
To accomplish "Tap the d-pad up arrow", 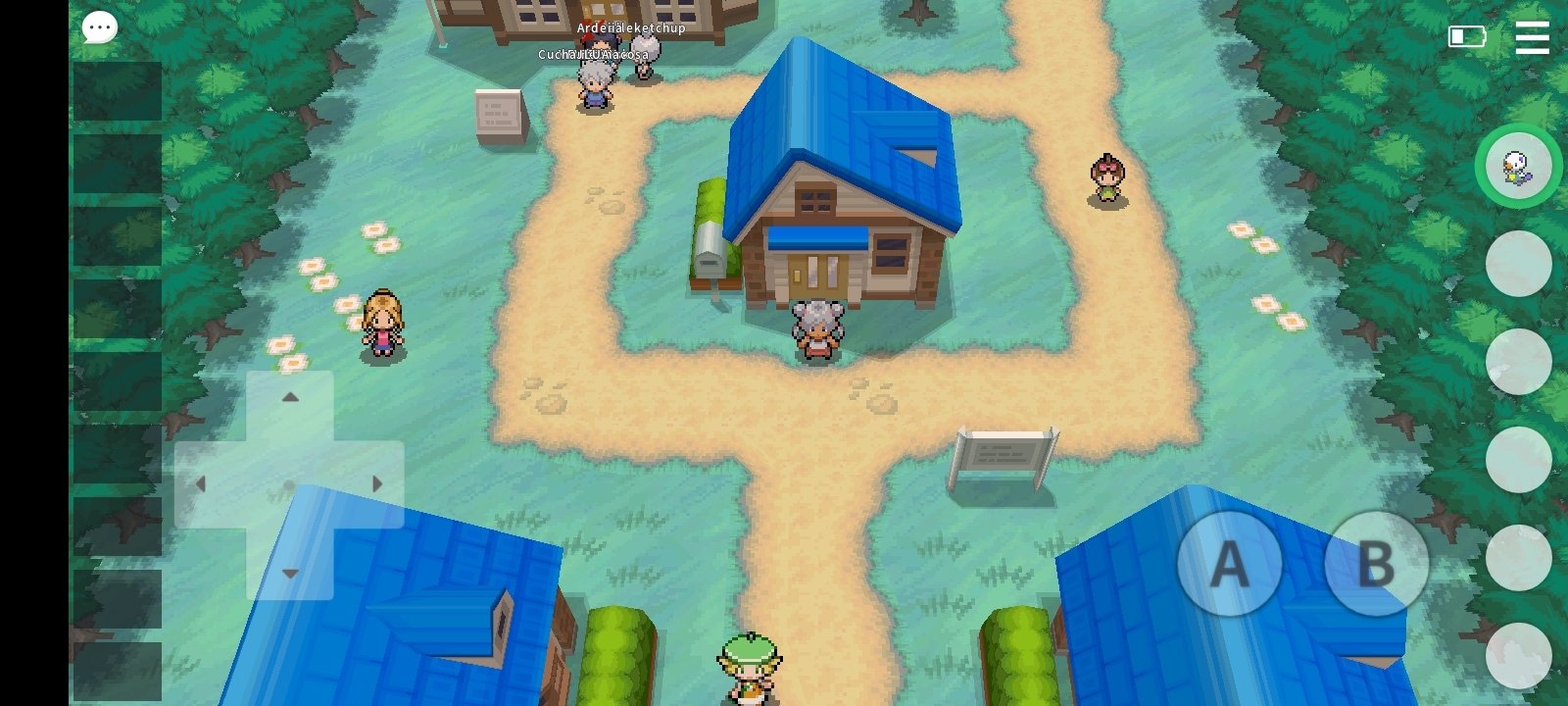I will tap(290, 398).
